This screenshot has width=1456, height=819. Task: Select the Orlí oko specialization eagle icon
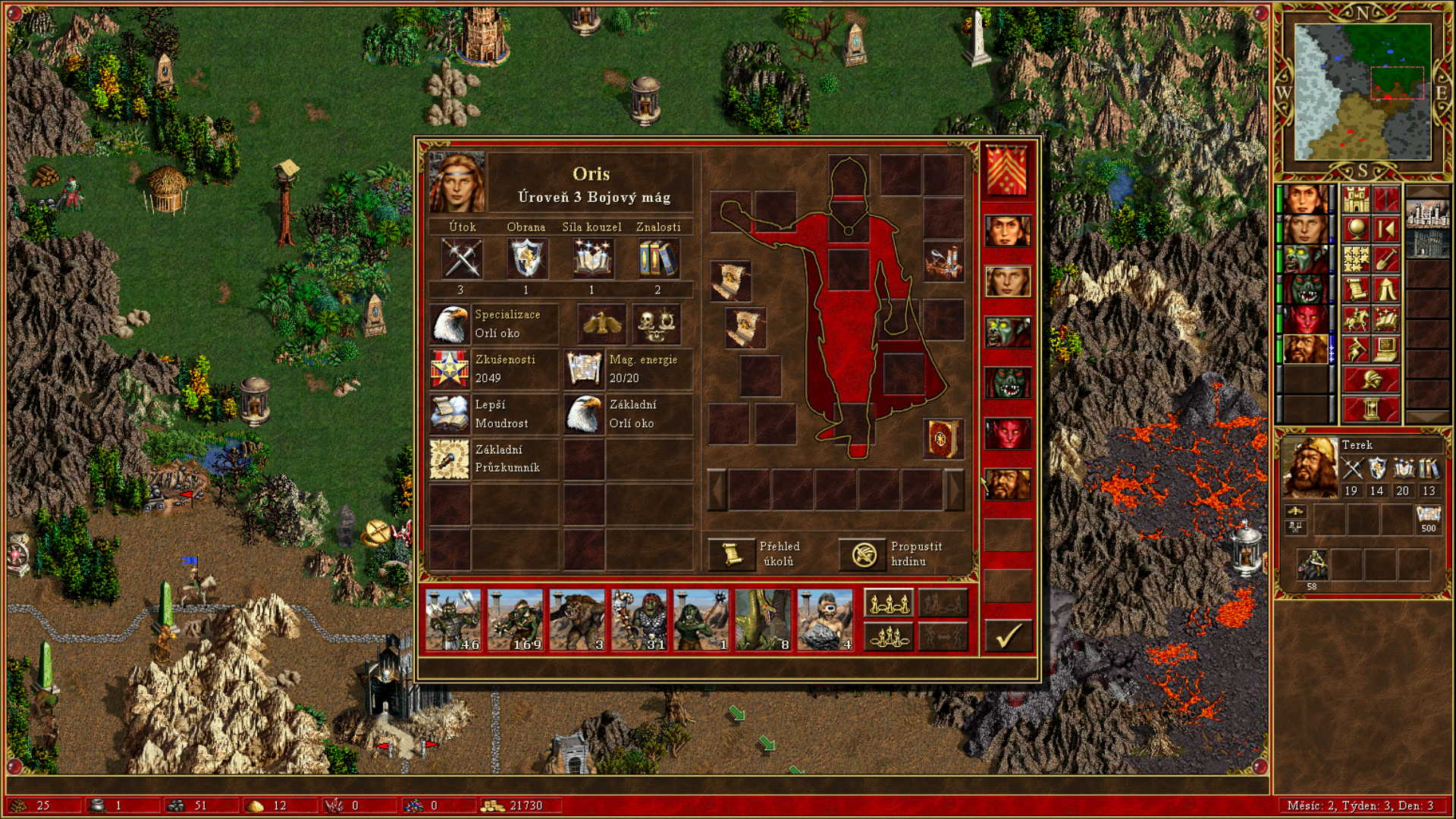click(450, 324)
